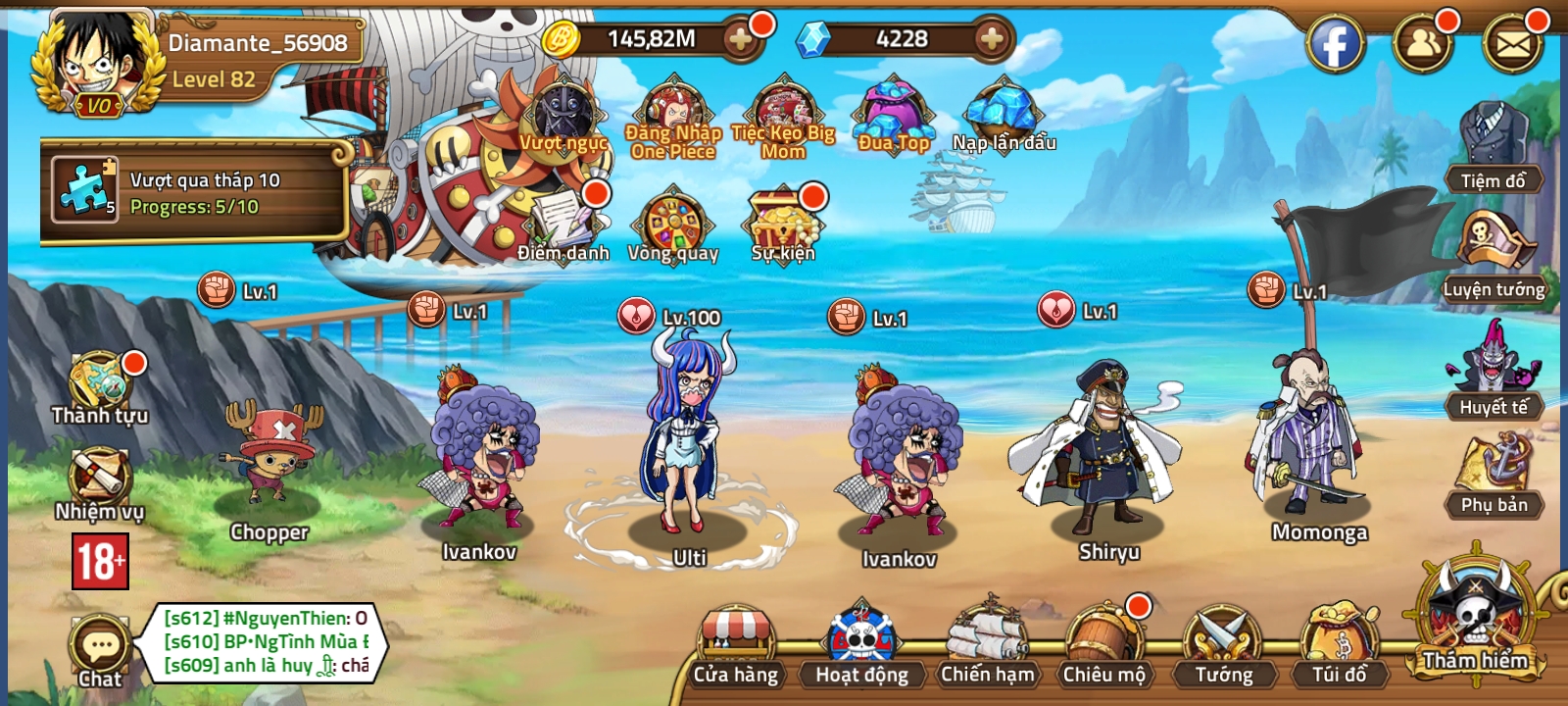1568x706 pixels.
Task: Open the Huyết tế blood sacrifice feature
Action: [x=1494, y=378]
